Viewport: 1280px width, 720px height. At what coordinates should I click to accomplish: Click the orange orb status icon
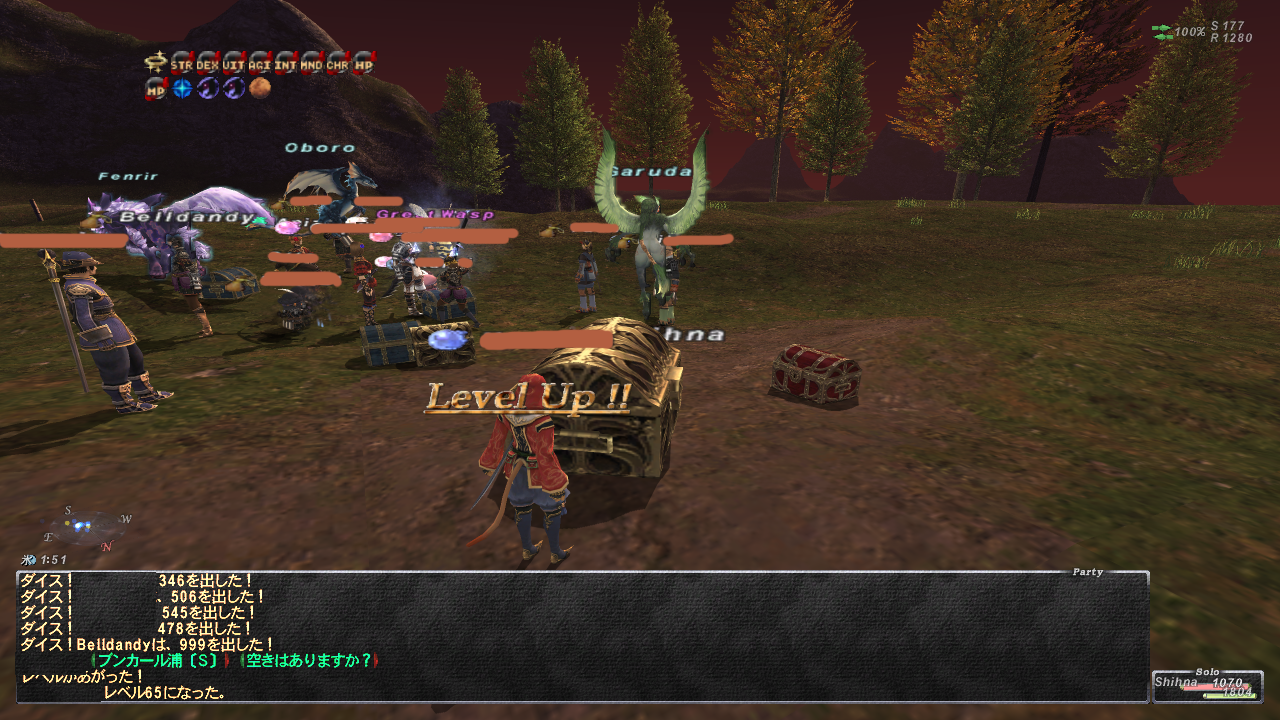pyautogui.click(x=260, y=89)
